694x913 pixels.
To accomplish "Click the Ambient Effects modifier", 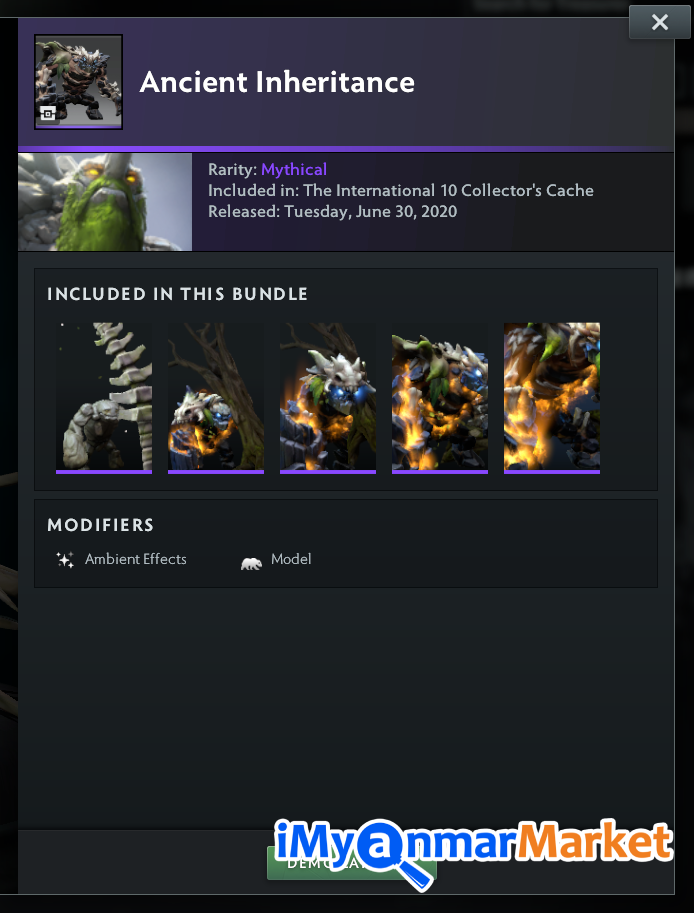I will (x=123, y=560).
